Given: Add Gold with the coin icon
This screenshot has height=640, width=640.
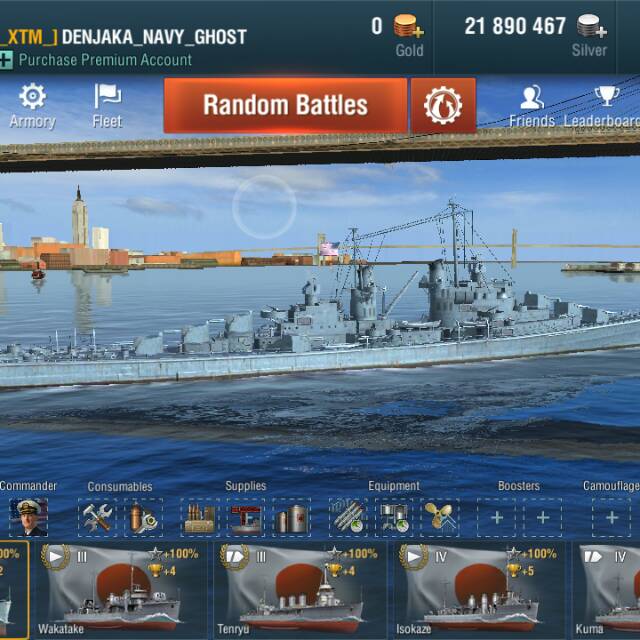Looking at the screenshot, I should (x=408, y=27).
